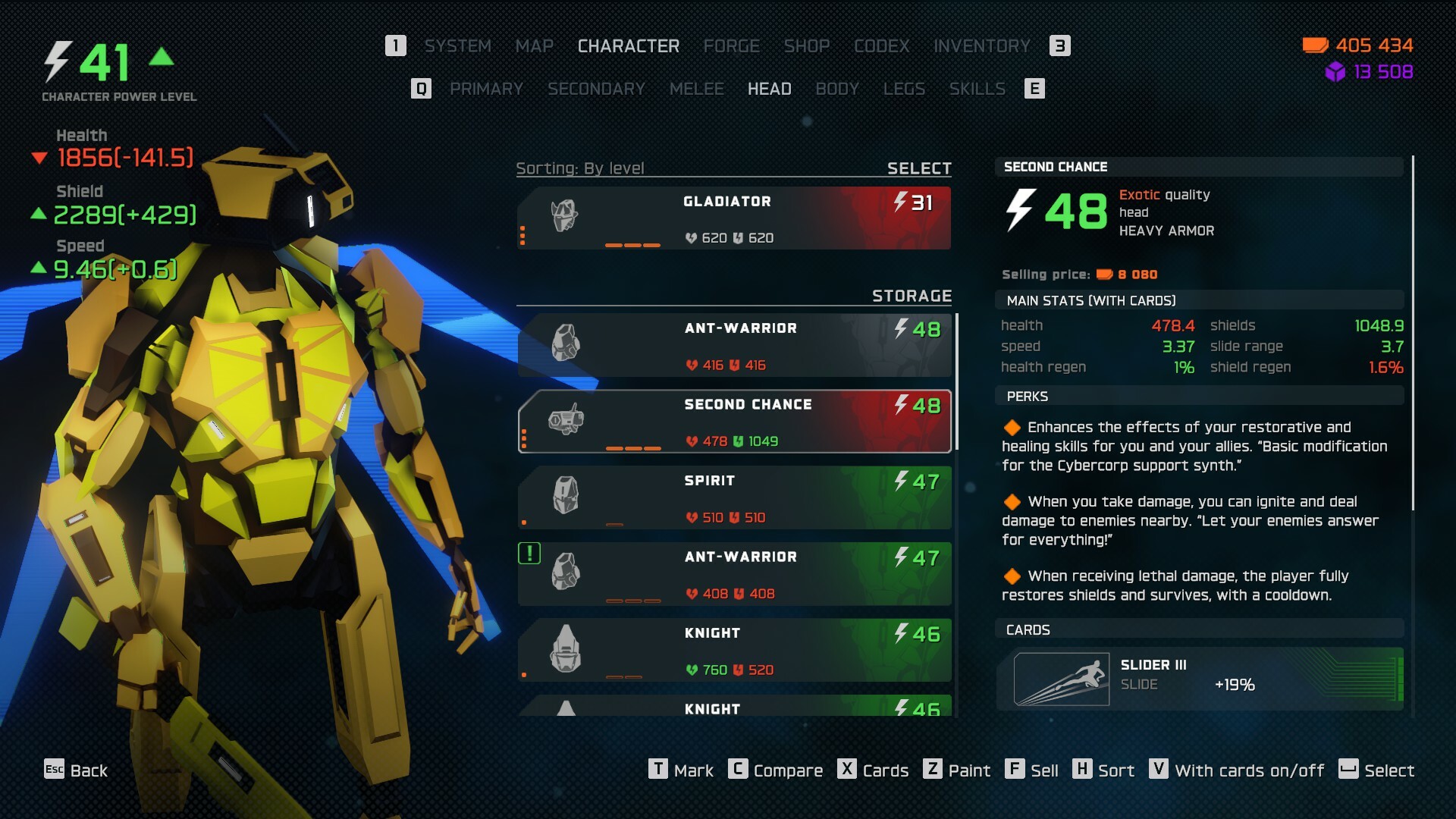Screen dimensions: 1456x819
Task: Switch to the Map tab
Action: click(534, 46)
